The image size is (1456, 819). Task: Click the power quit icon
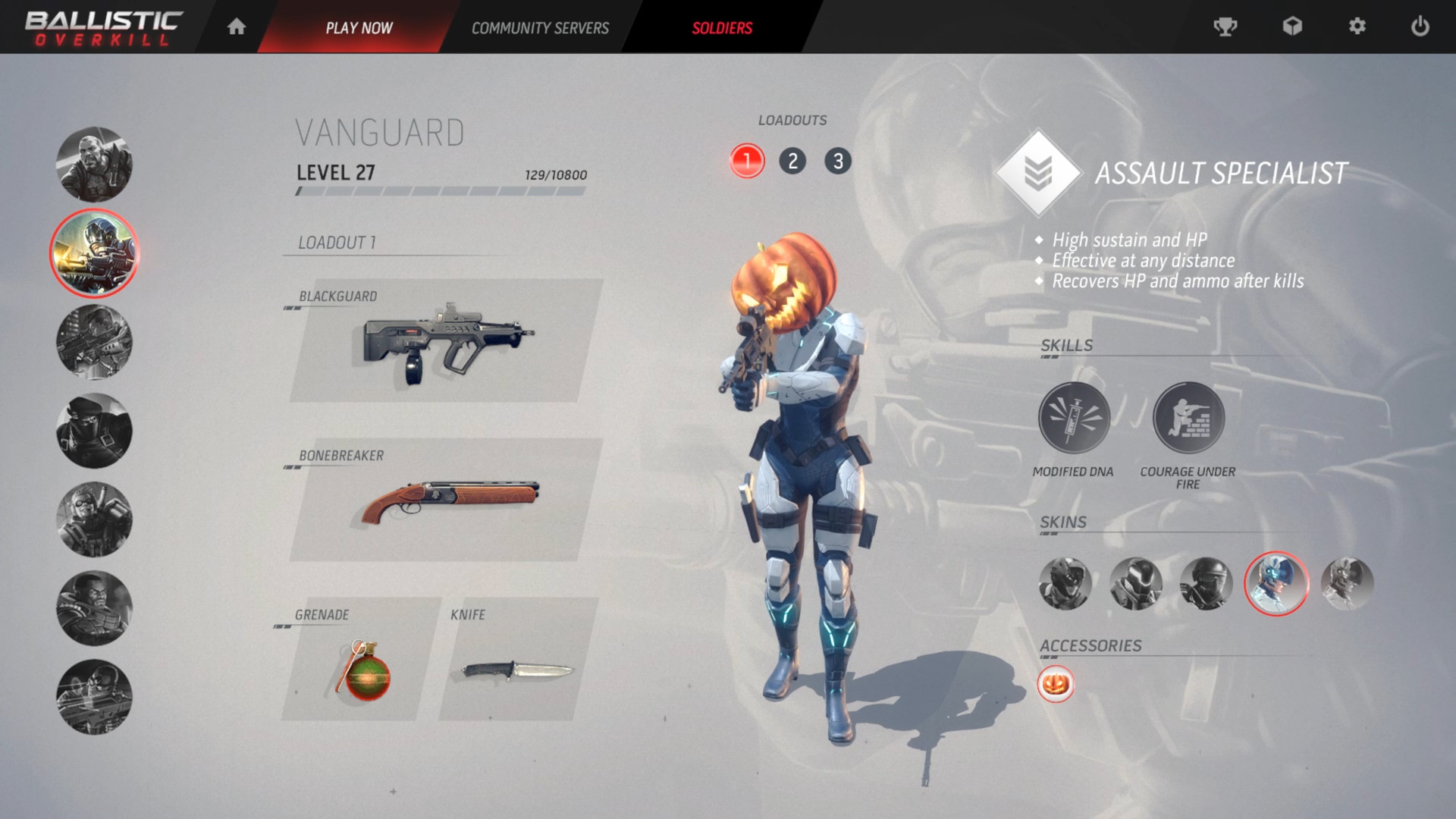pos(1420,27)
